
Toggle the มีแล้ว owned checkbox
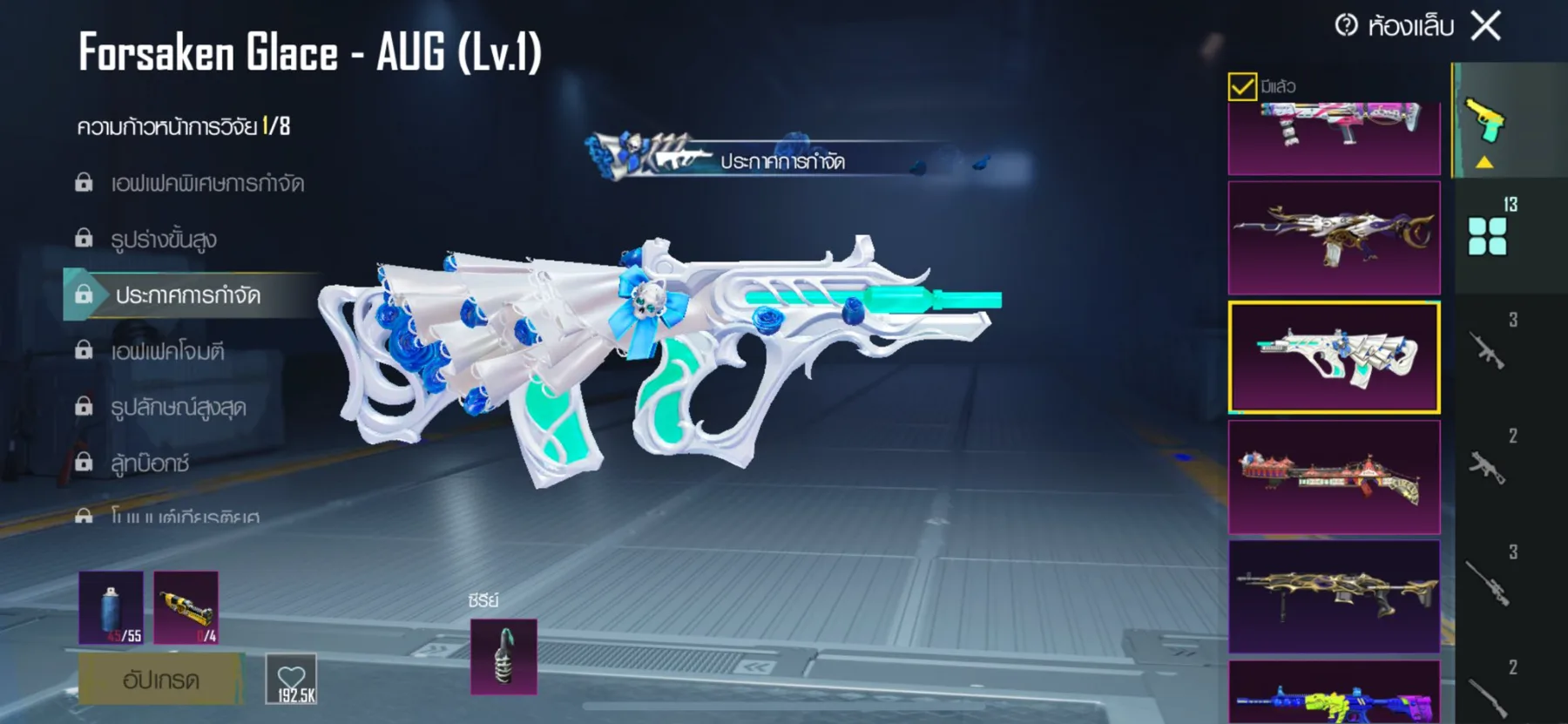point(1242,86)
